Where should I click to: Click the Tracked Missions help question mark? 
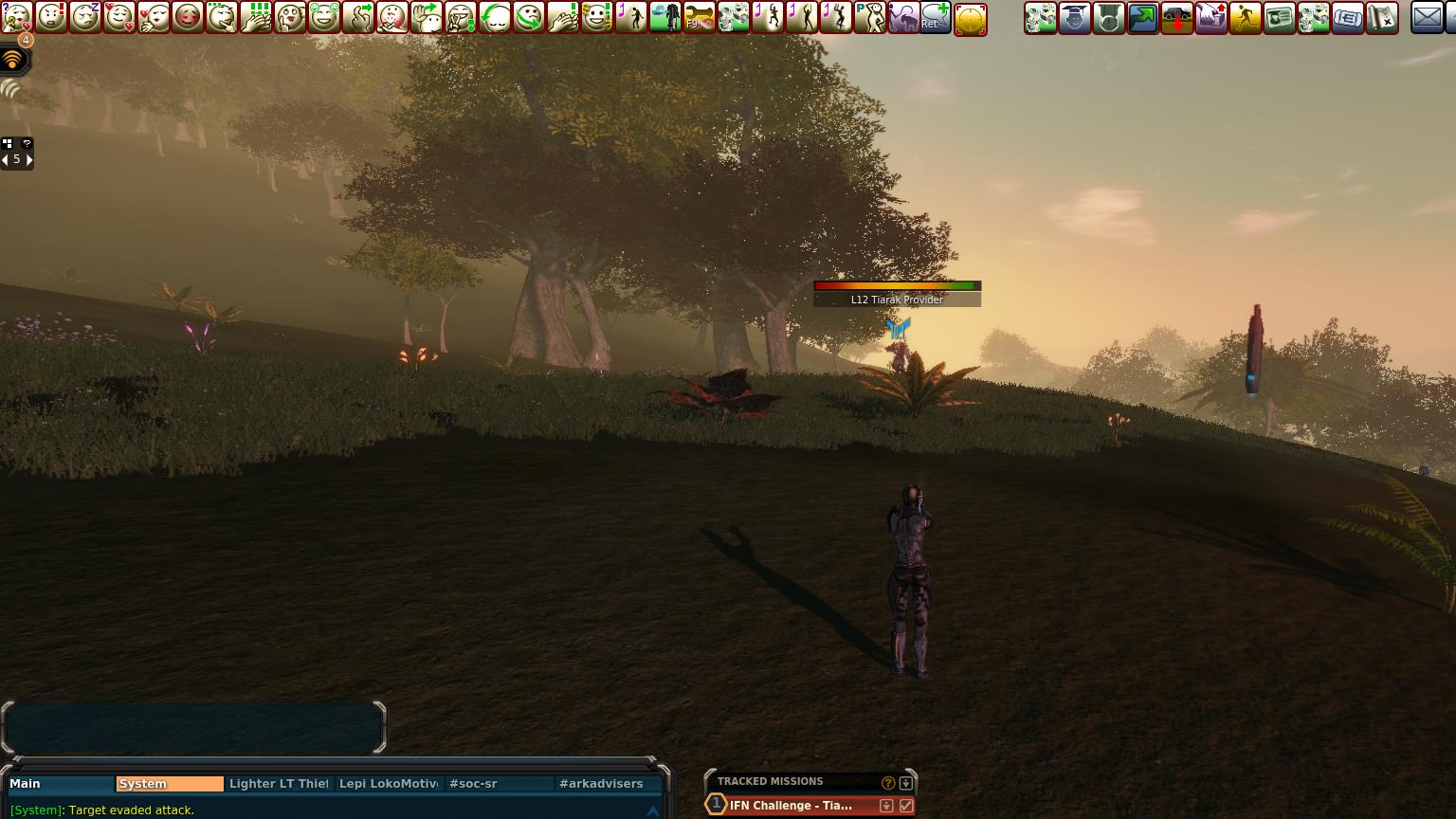point(888,783)
